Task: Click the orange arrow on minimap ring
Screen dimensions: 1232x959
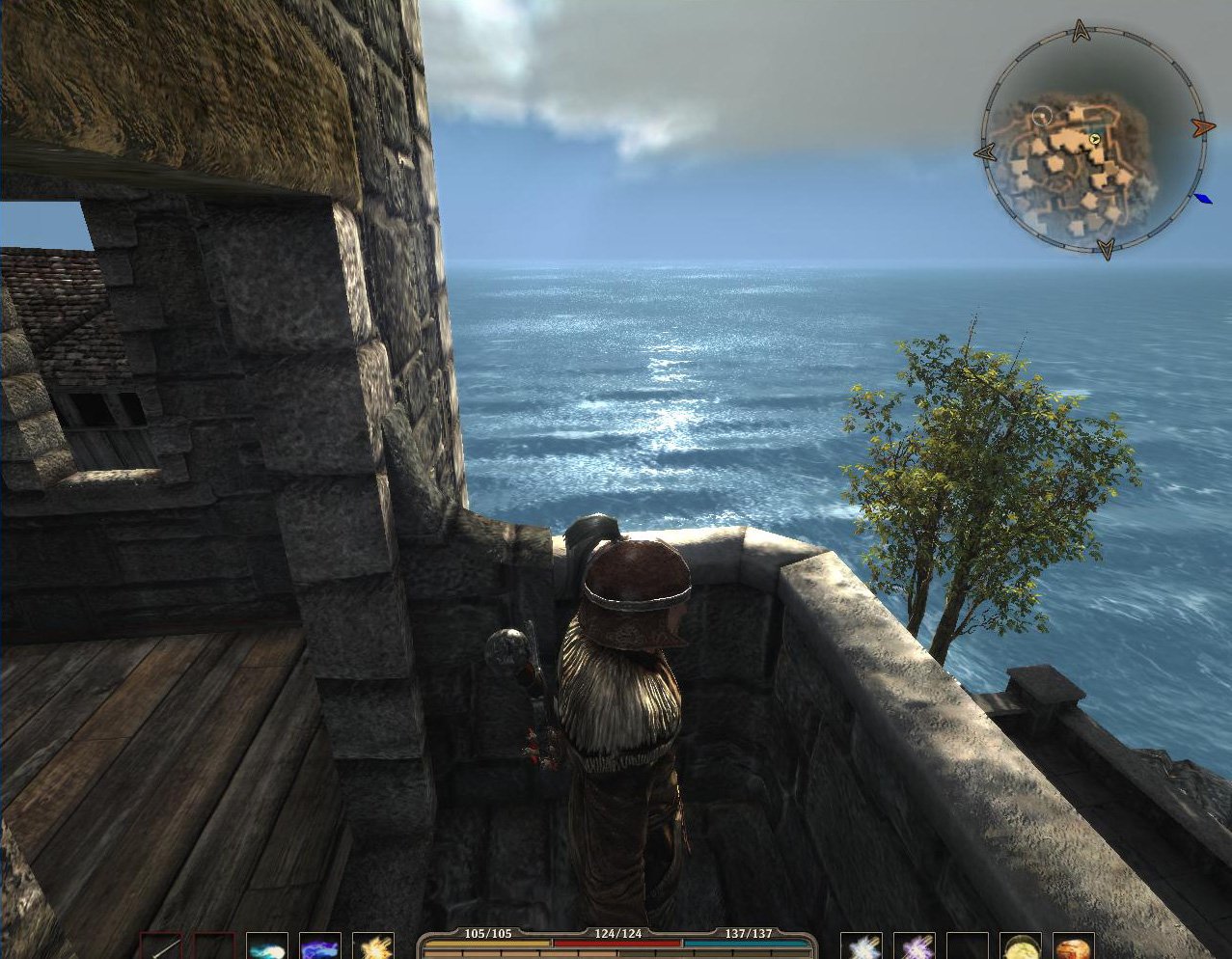Action: point(1201,127)
